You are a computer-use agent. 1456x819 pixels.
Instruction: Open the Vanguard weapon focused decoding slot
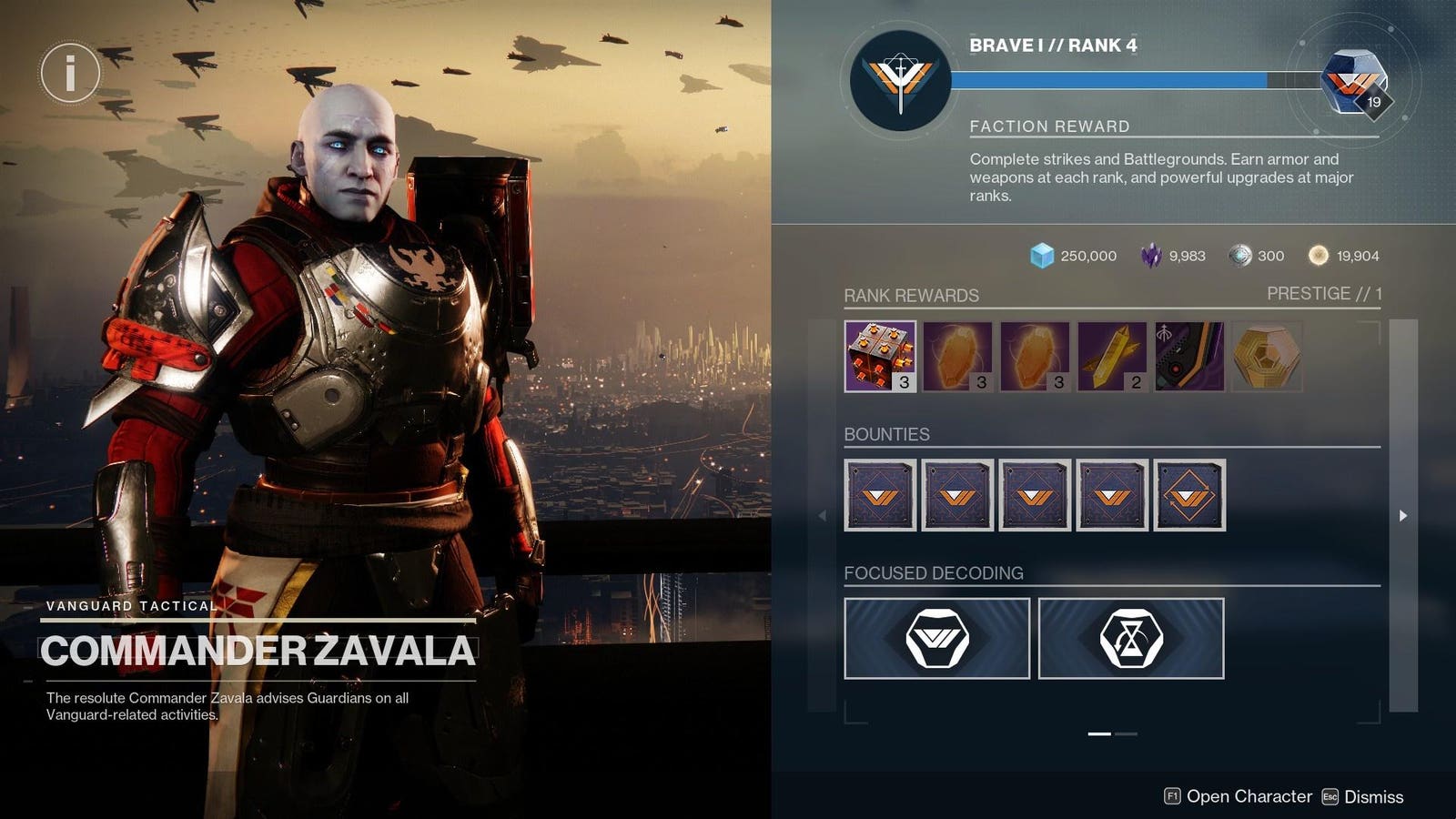(x=936, y=638)
